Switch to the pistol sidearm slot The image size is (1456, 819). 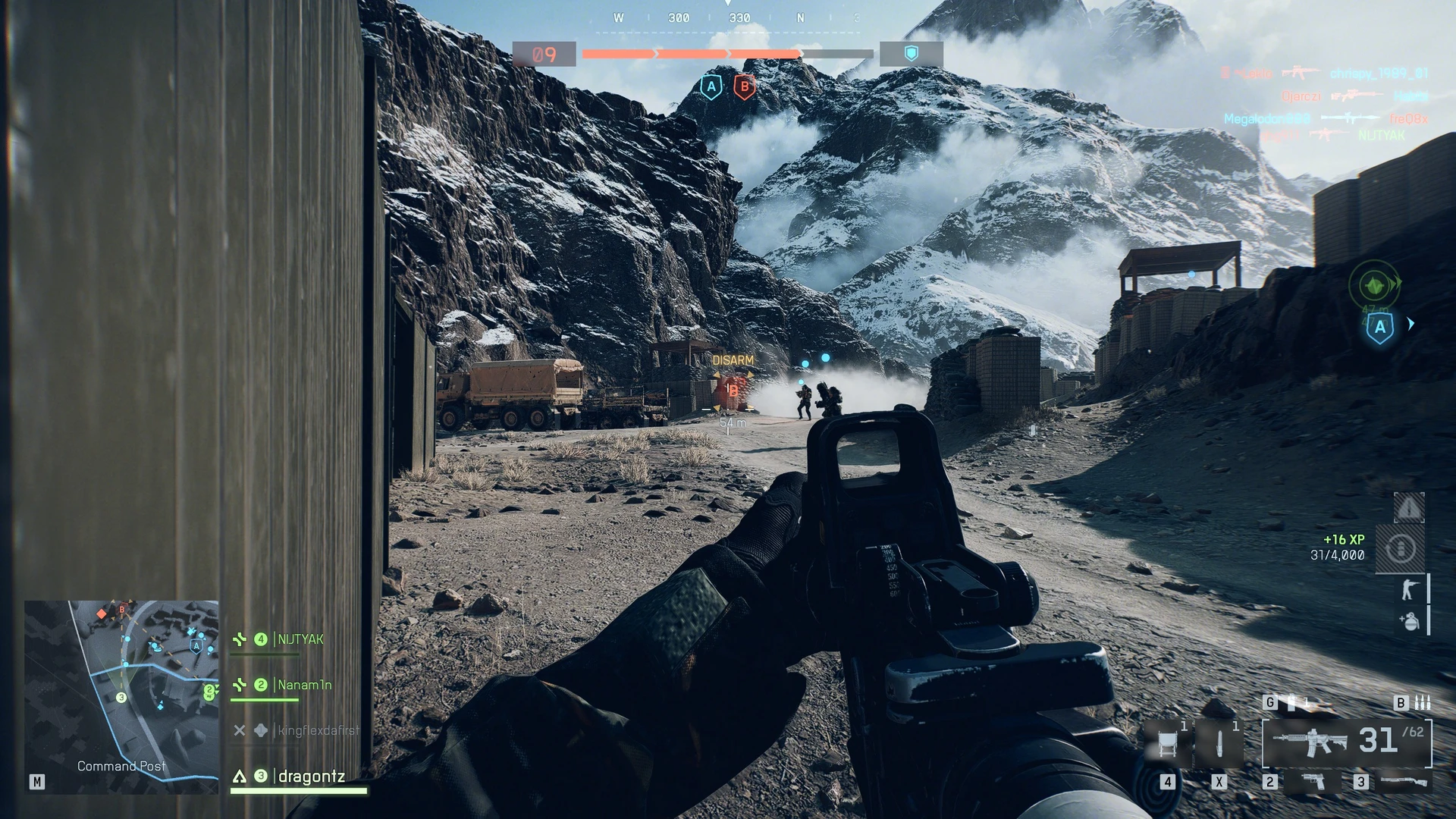coord(1313,780)
